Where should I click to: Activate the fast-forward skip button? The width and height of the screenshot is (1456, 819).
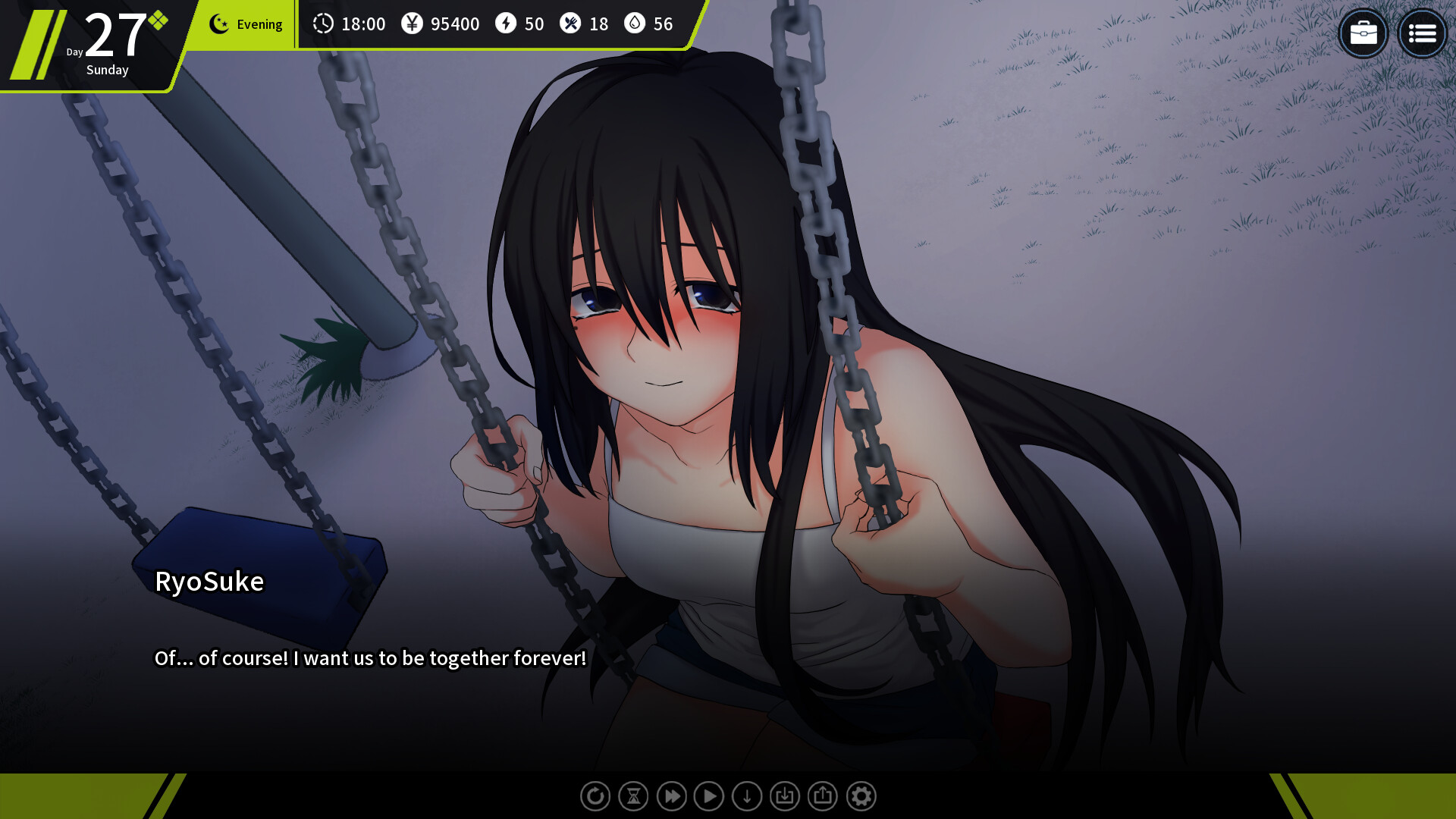tap(671, 796)
